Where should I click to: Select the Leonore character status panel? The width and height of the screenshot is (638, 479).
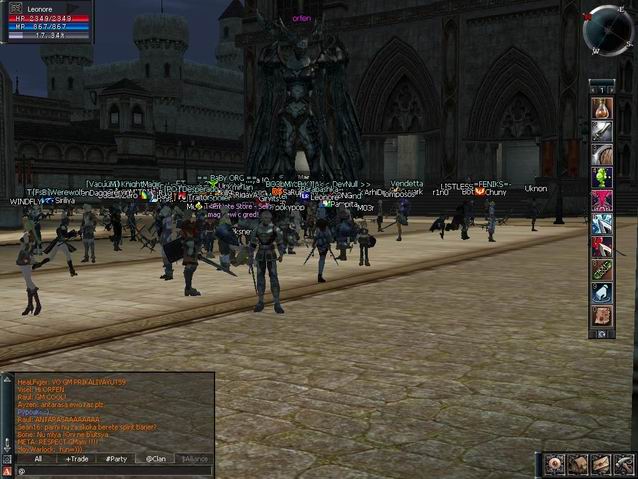tap(47, 21)
